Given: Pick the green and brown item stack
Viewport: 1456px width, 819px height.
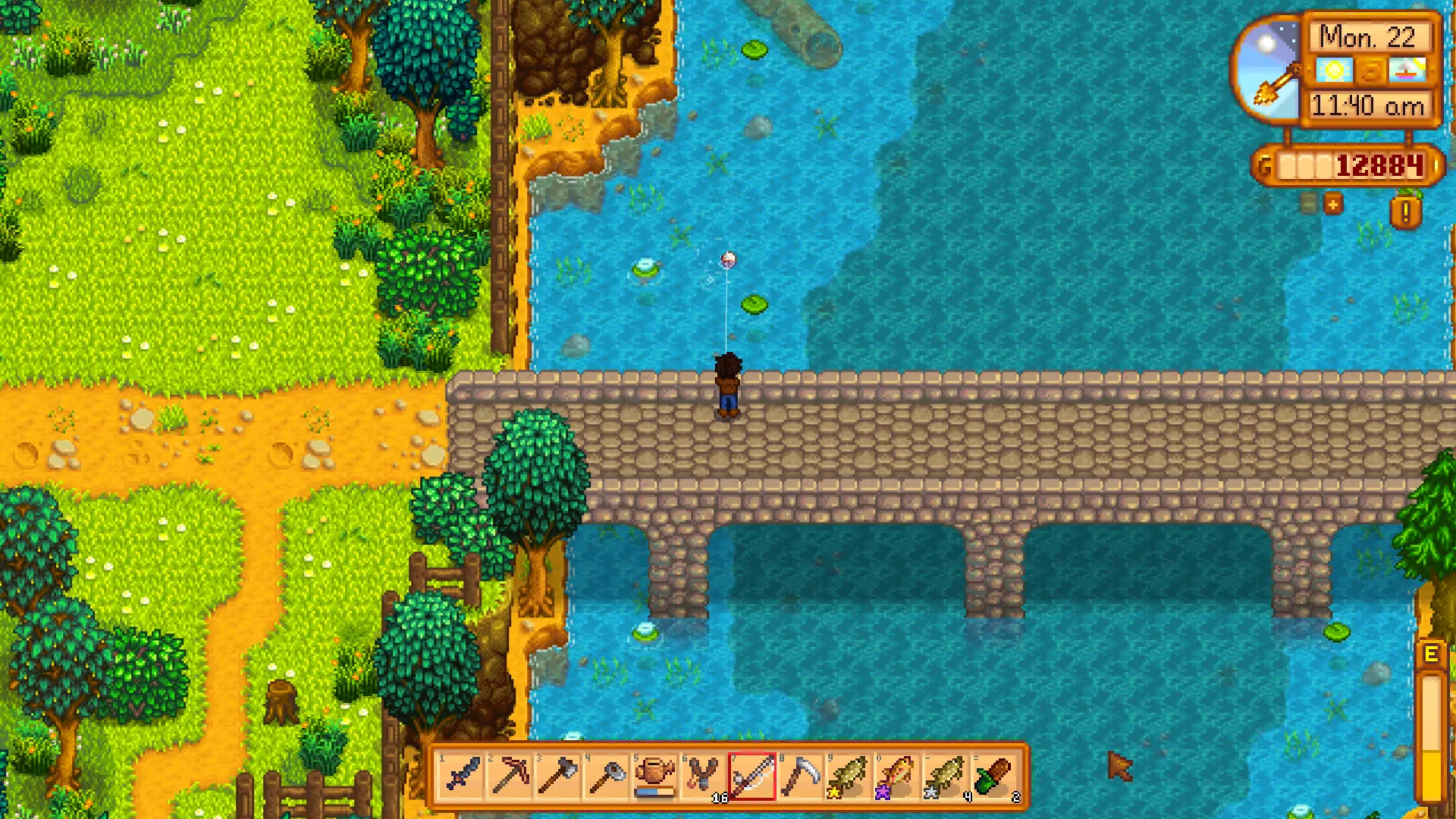Looking at the screenshot, I should tap(992, 777).
